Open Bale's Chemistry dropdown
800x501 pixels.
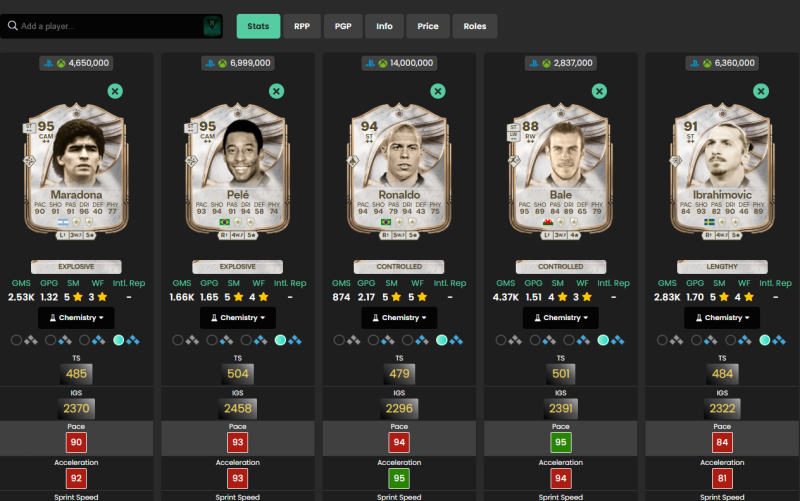point(561,318)
